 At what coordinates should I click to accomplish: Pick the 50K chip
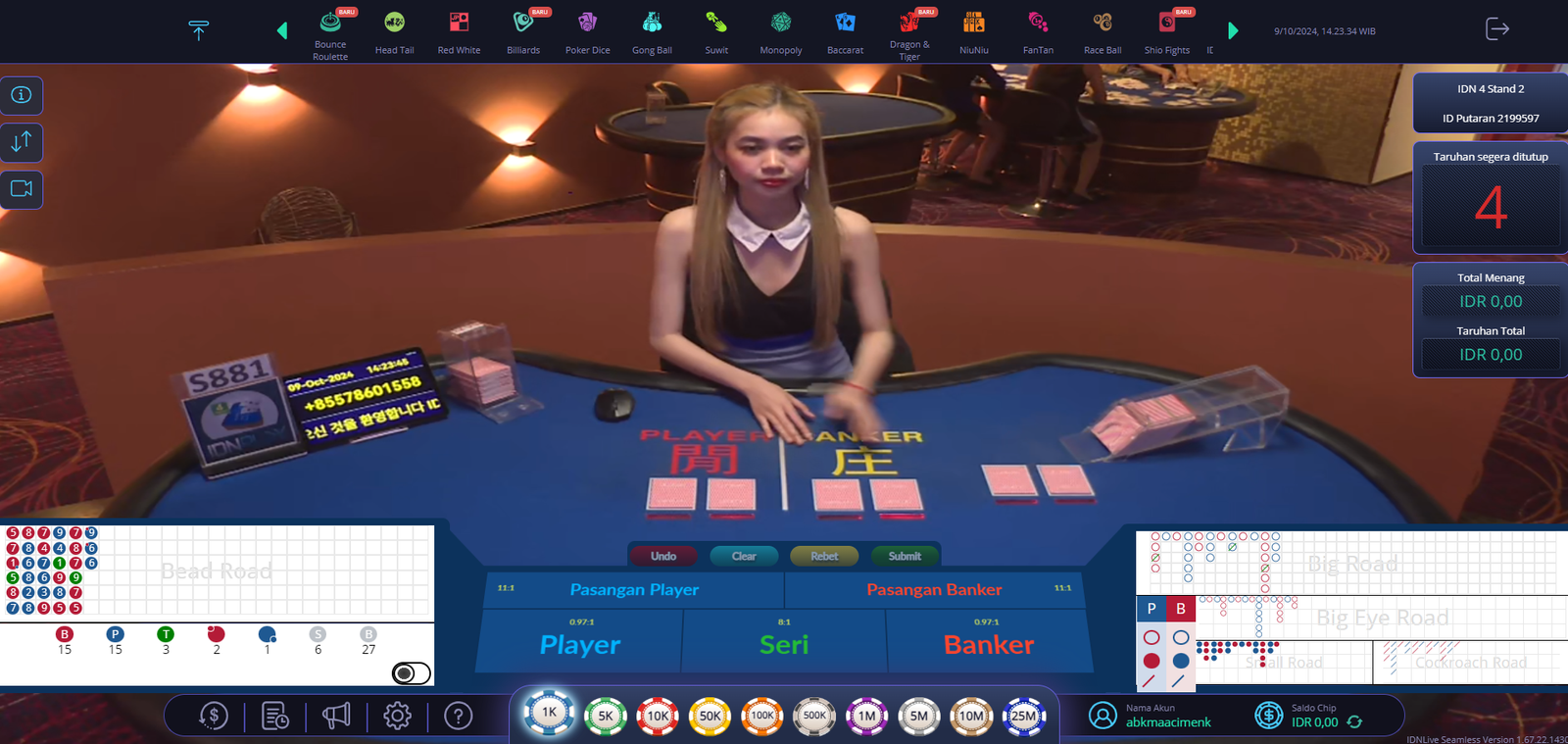pos(710,716)
